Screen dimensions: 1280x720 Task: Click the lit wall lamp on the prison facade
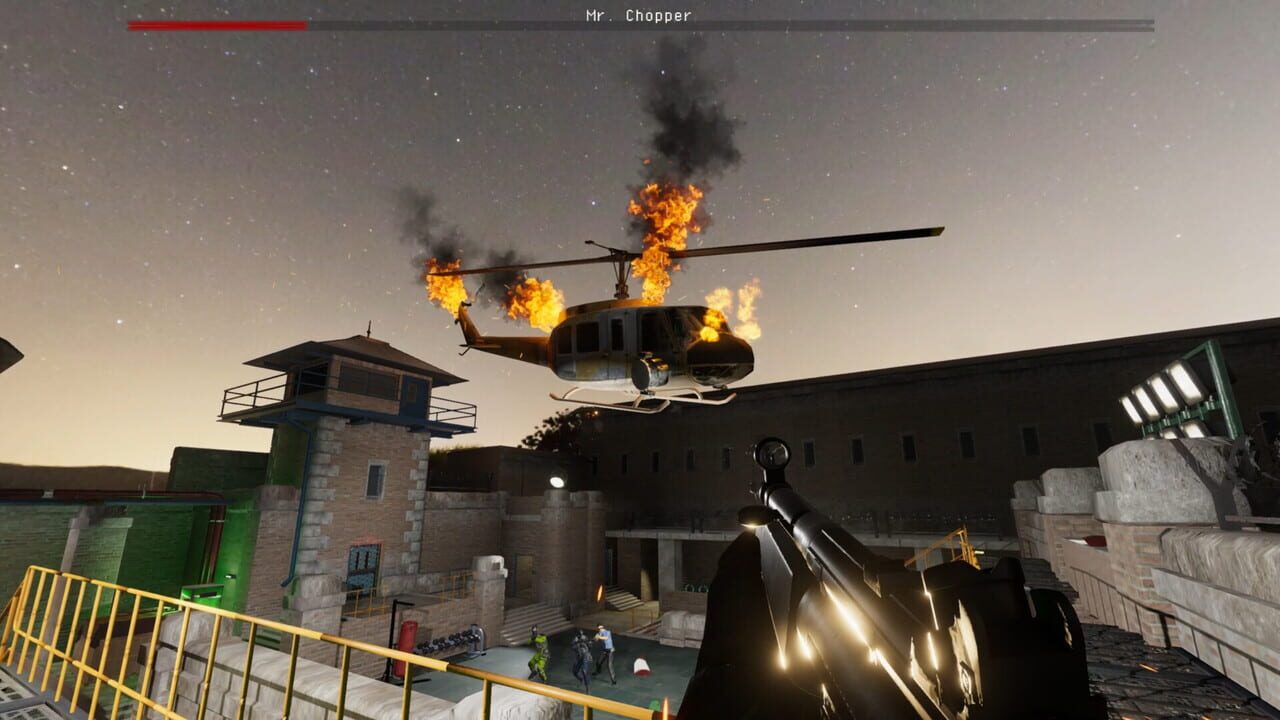coord(557,481)
